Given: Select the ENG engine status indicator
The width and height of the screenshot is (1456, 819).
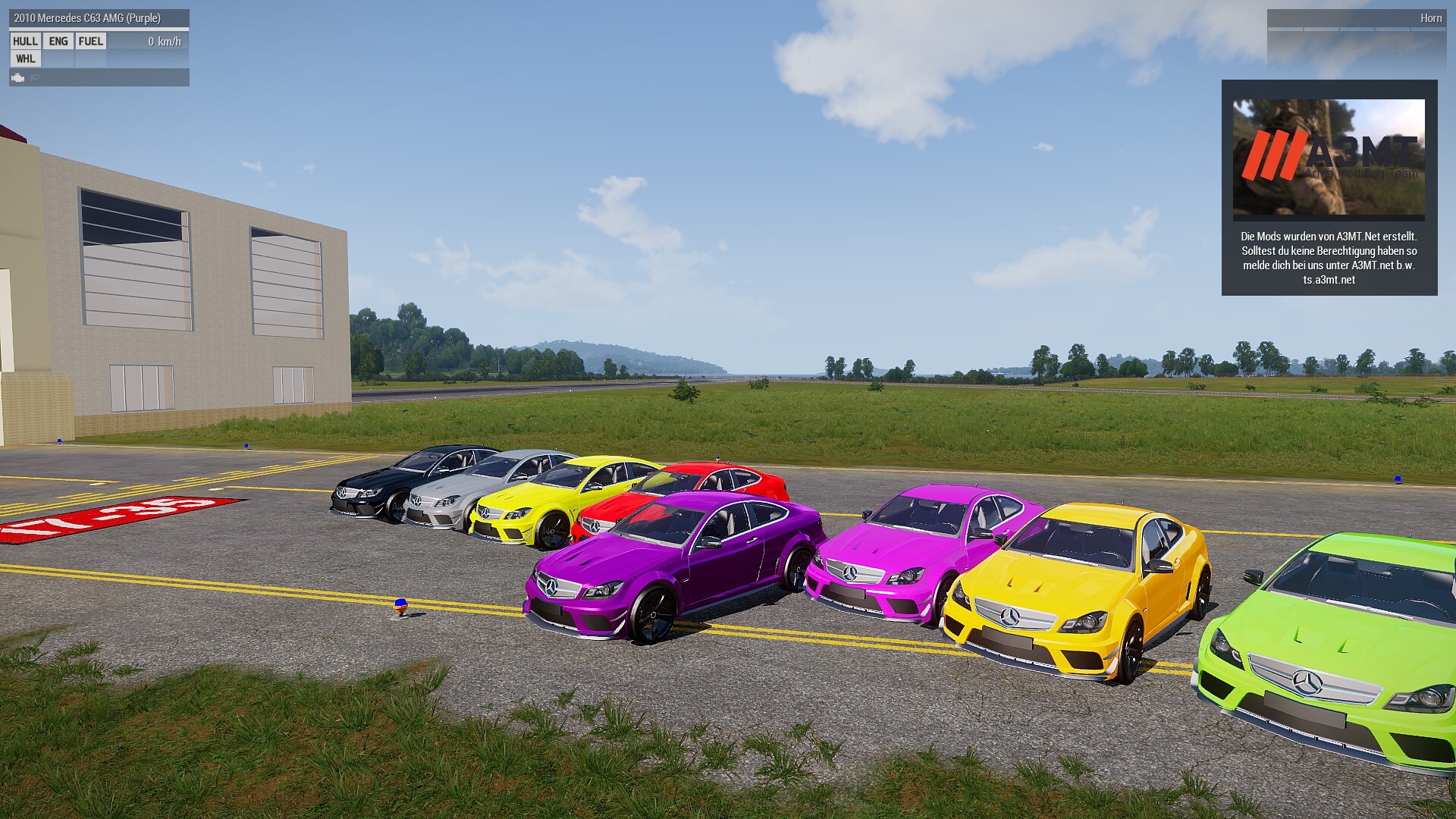Looking at the screenshot, I should coord(58,42).
